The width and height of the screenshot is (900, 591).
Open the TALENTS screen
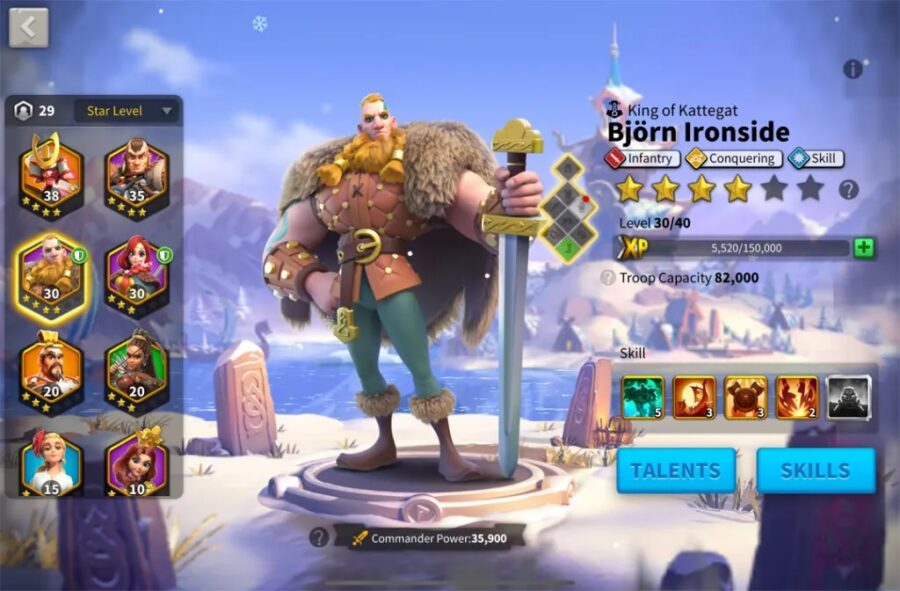tap(675, 470)
